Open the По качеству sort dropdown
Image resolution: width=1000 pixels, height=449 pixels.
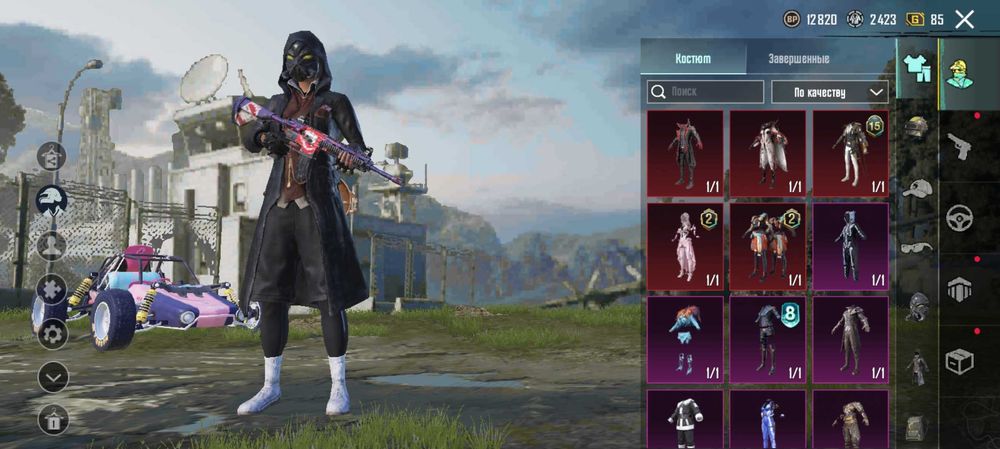pyautogui.click(x=829, y=92)
